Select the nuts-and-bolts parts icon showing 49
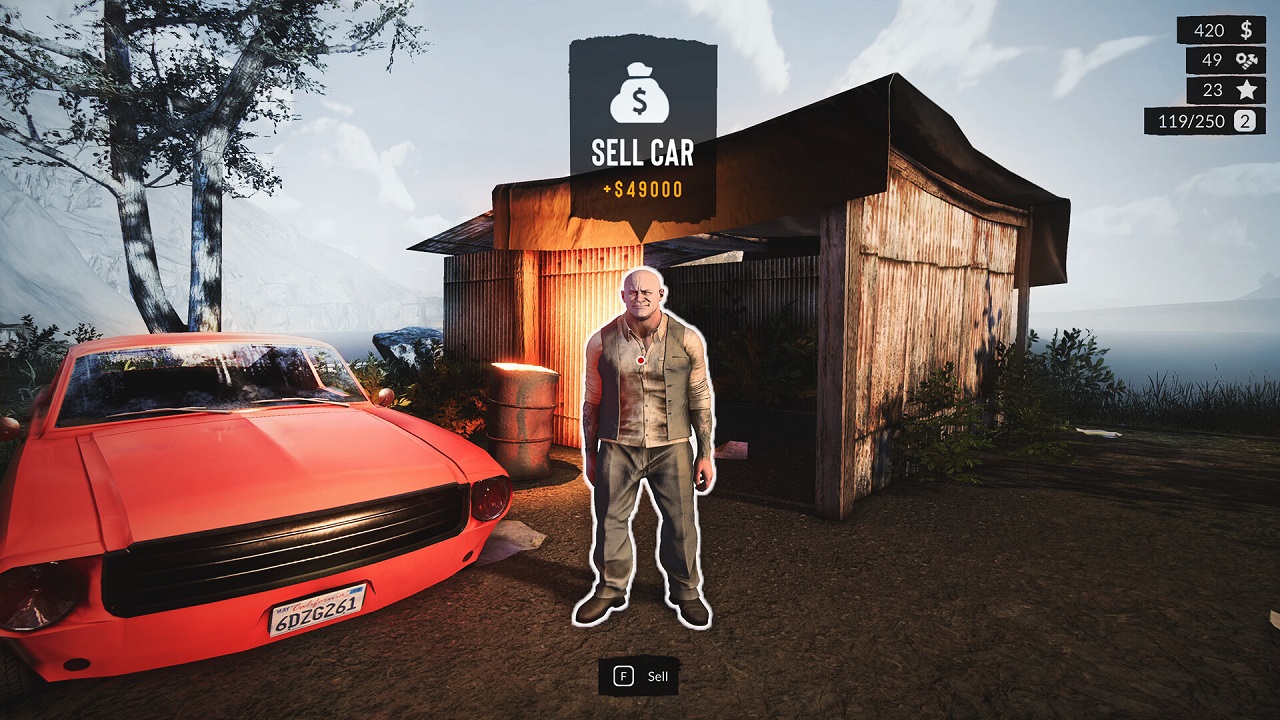1280x720 pixels. pyautogui.click(x=1246, y=60)
